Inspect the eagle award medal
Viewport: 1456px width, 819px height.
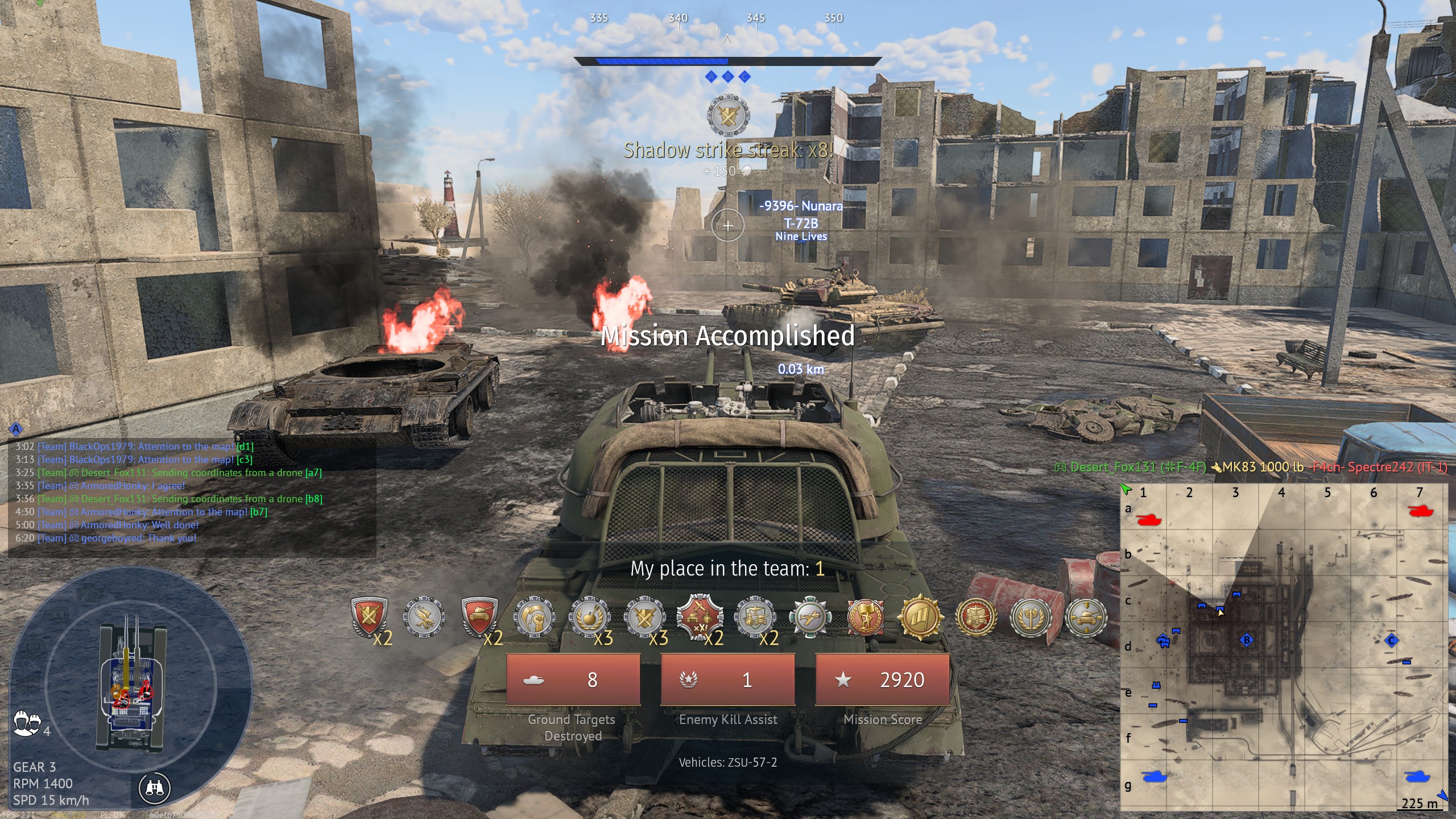click(x=424, y=617)
